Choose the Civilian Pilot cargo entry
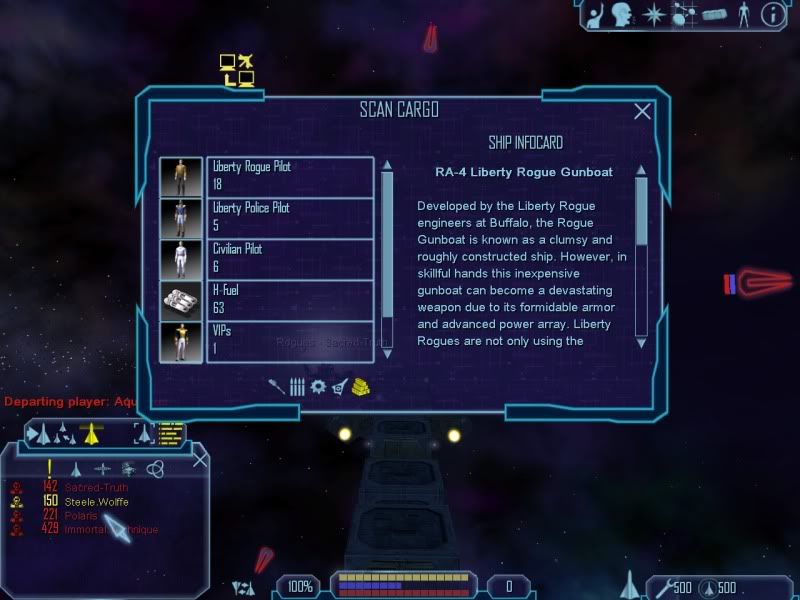 [x=288, y=259]
